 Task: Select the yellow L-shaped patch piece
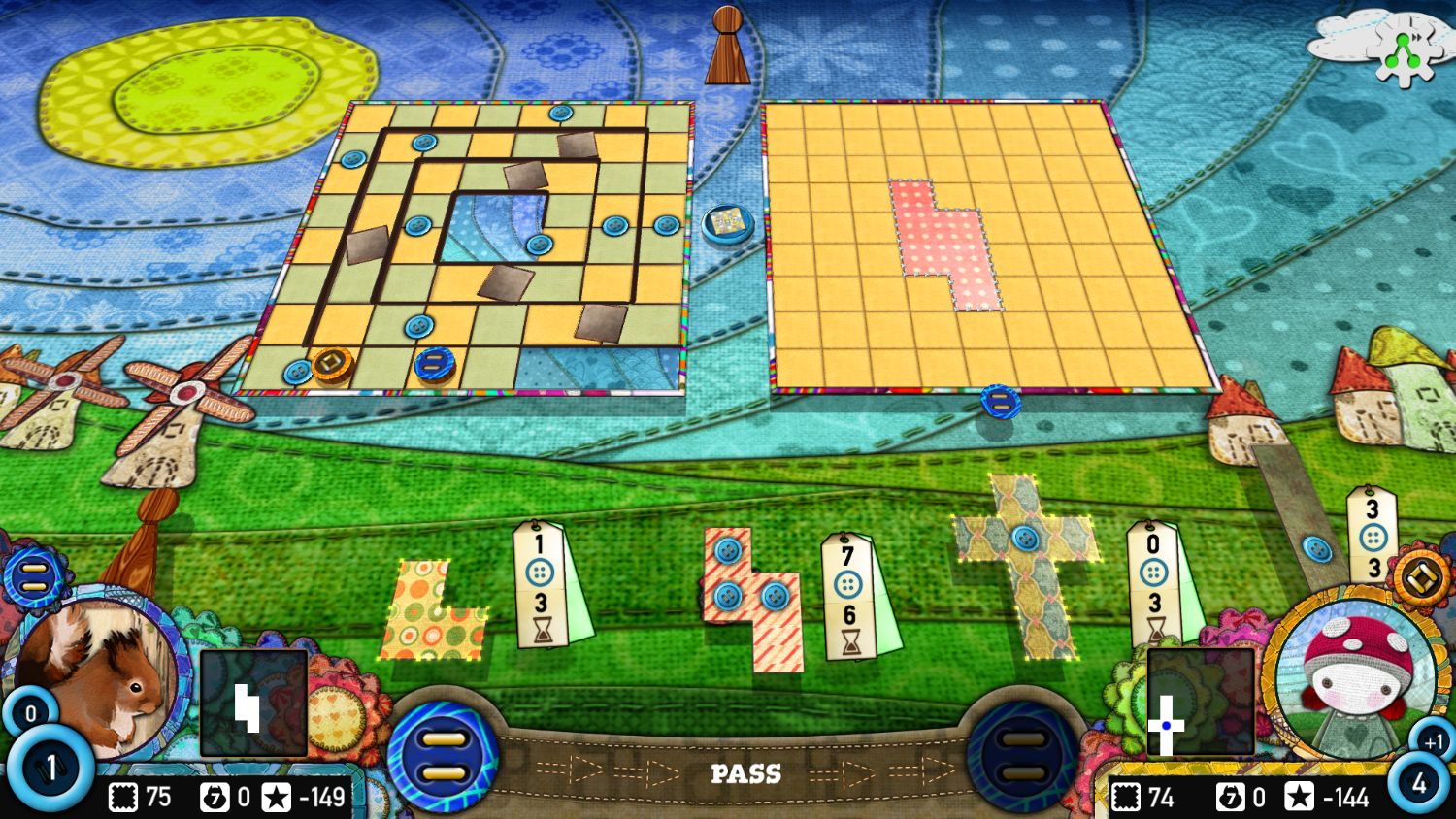pyautogui.click(x=437, y=611)
